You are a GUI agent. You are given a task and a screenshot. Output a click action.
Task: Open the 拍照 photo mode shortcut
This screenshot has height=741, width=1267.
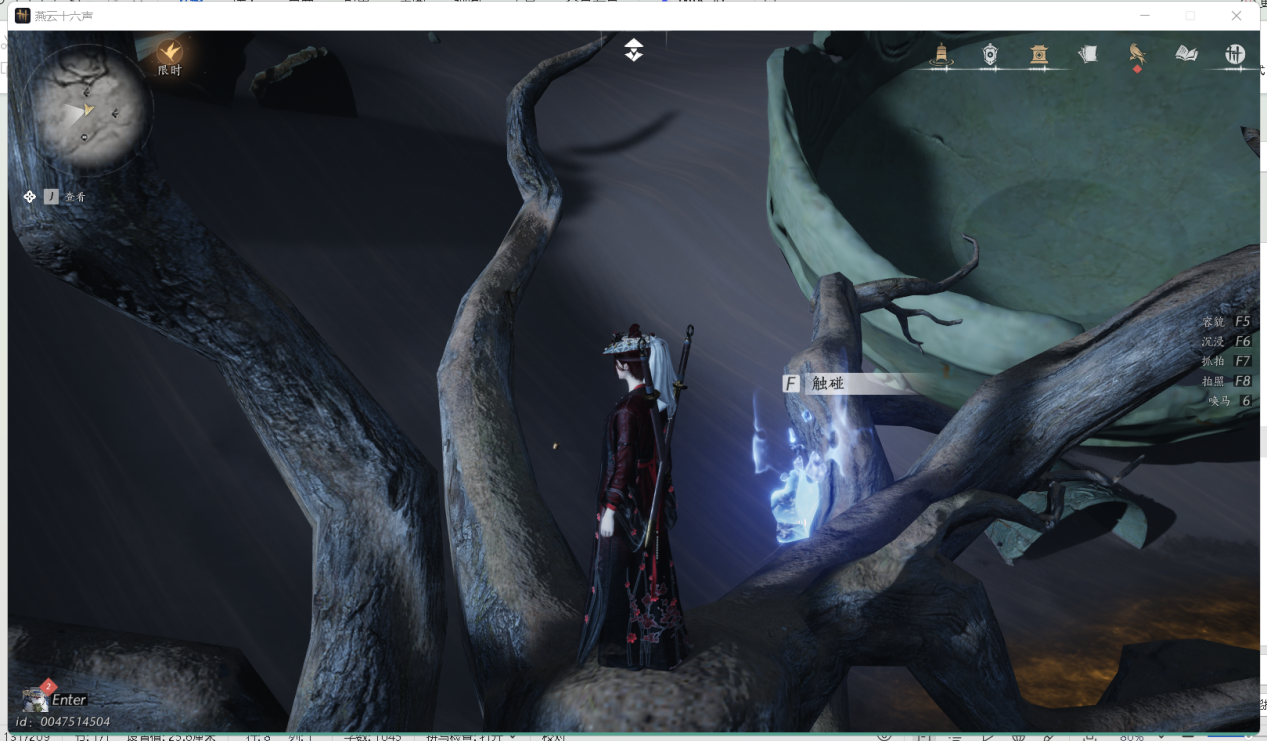coord(1226,381)
